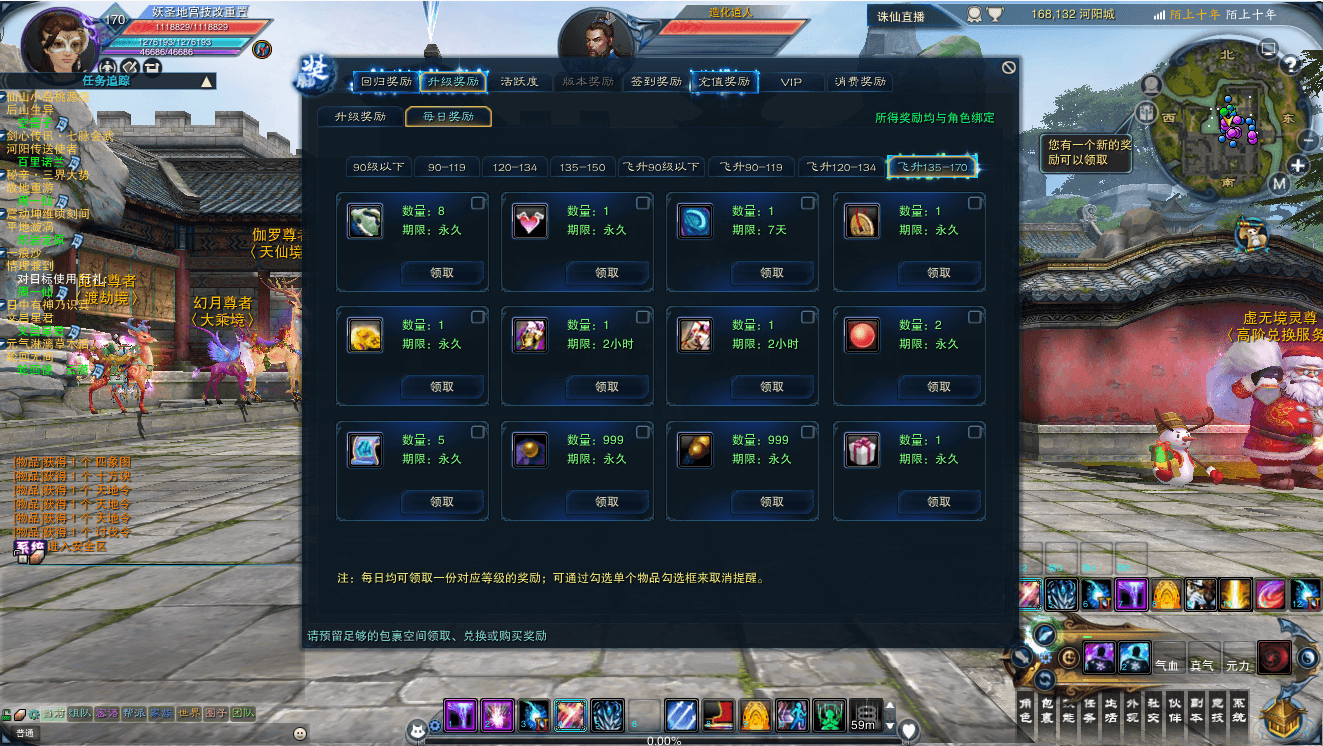This screenshot has width=1323, height=746.
Task: Open the 外观 appearance icon in bottom menu
Action: tap(1133, 710)
